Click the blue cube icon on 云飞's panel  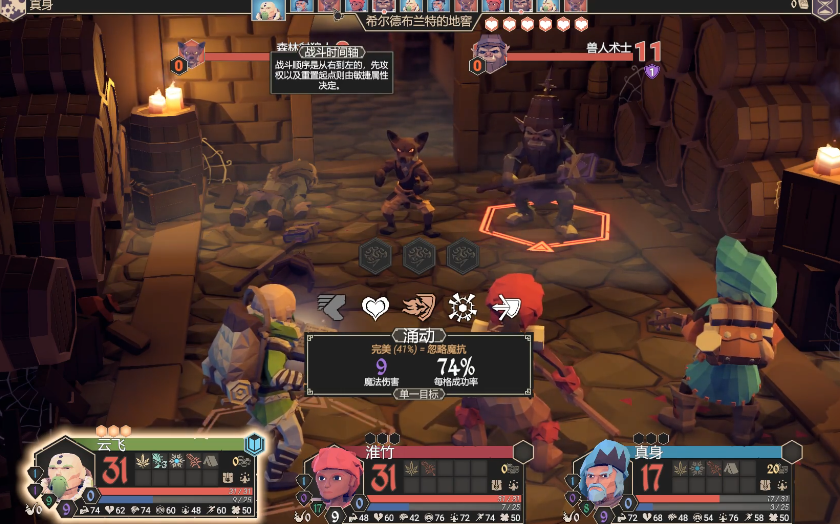(255, 443)
